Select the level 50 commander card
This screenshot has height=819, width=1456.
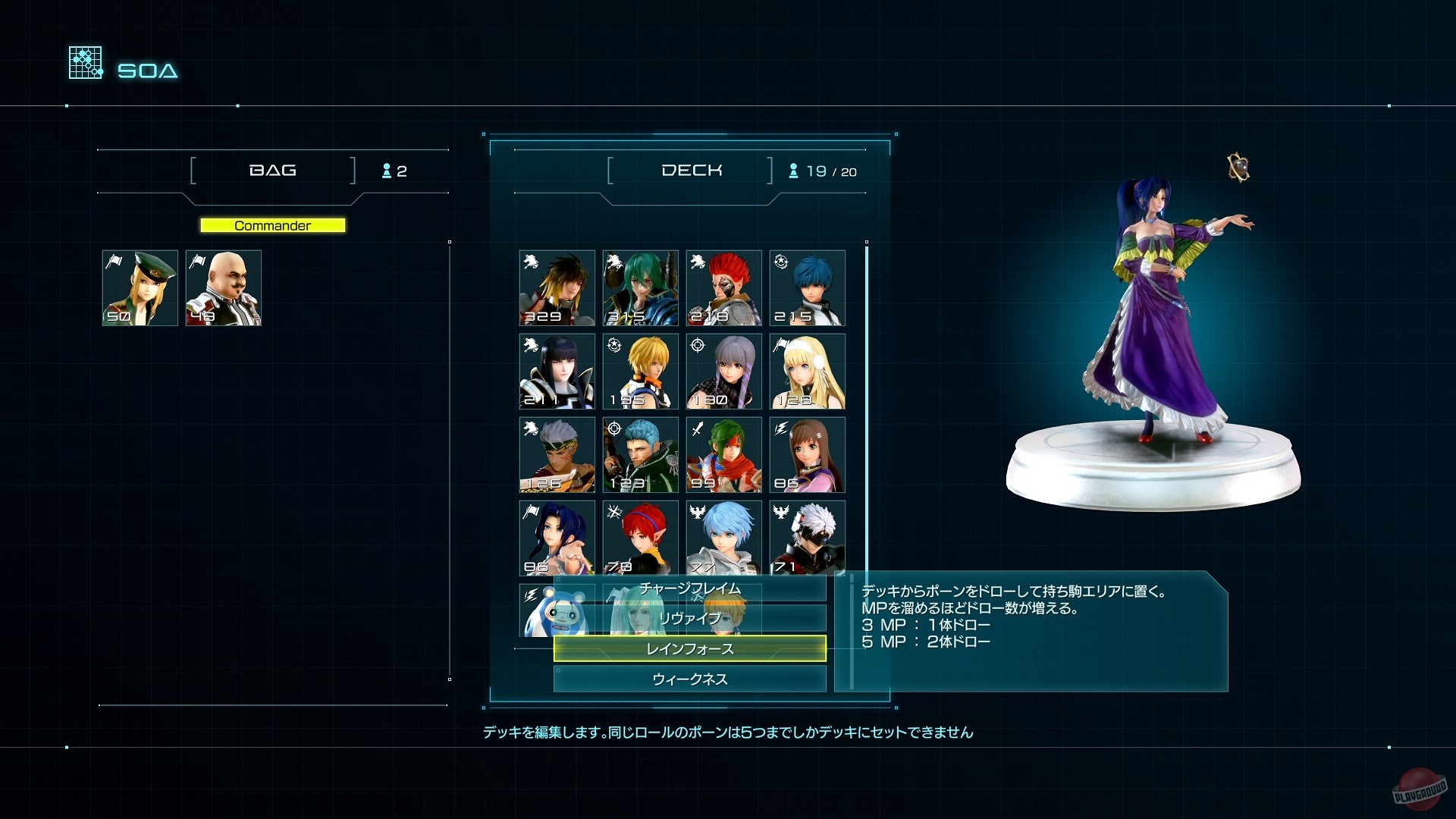pyautogui.click(x=140, y=287)
